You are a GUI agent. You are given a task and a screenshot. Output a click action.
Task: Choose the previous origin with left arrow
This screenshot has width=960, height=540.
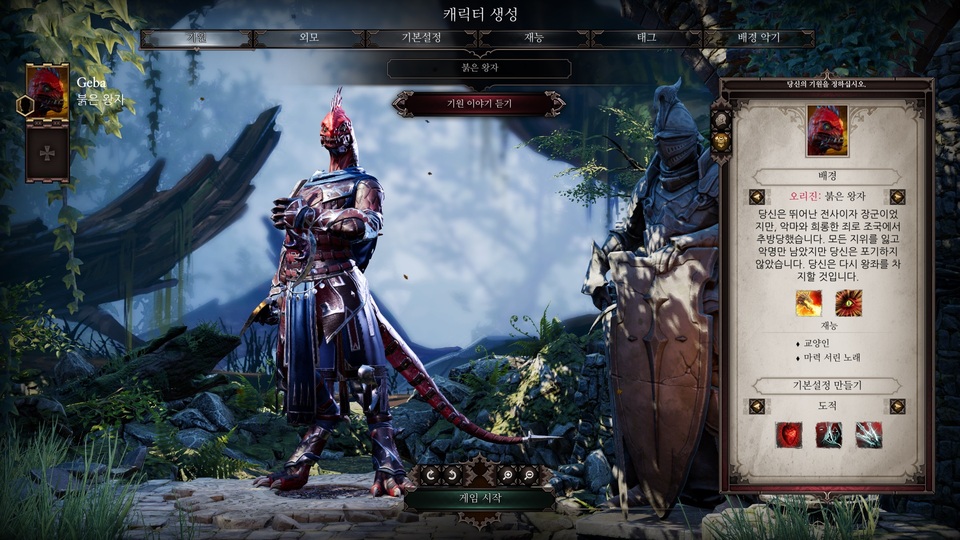click(x=757, y=197)
